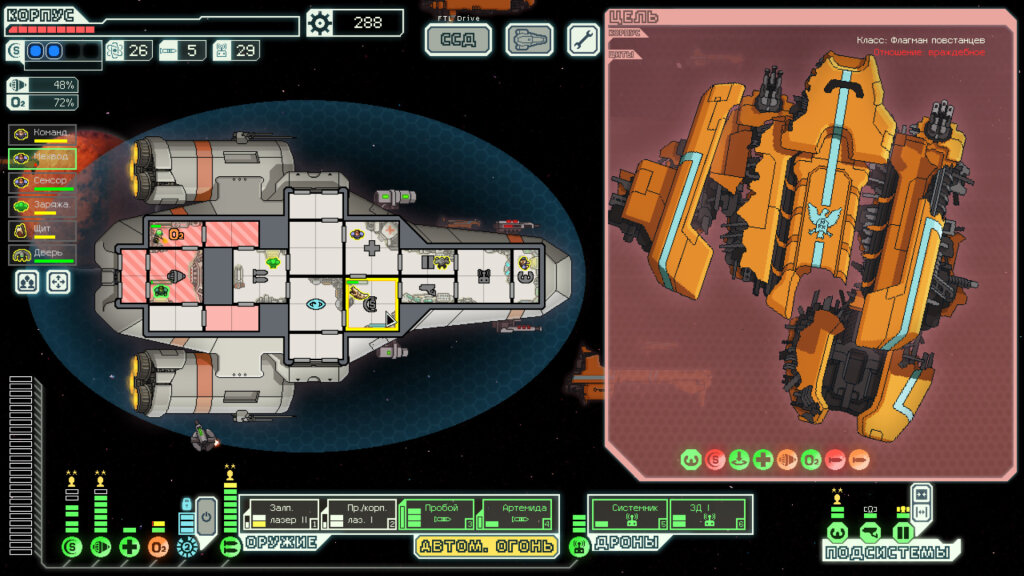
Task: Select crew member Команд.
Action: coord(42,135)
